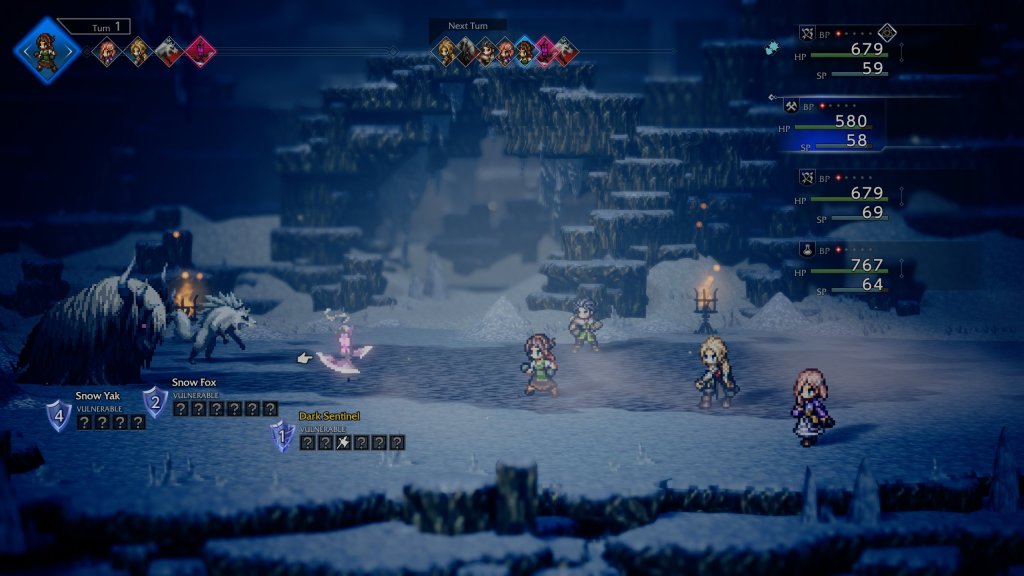This screenshot has height=576, width=1024.
Task: Select the Dark Sentinel target label
Action: click(x=329, y=416)
